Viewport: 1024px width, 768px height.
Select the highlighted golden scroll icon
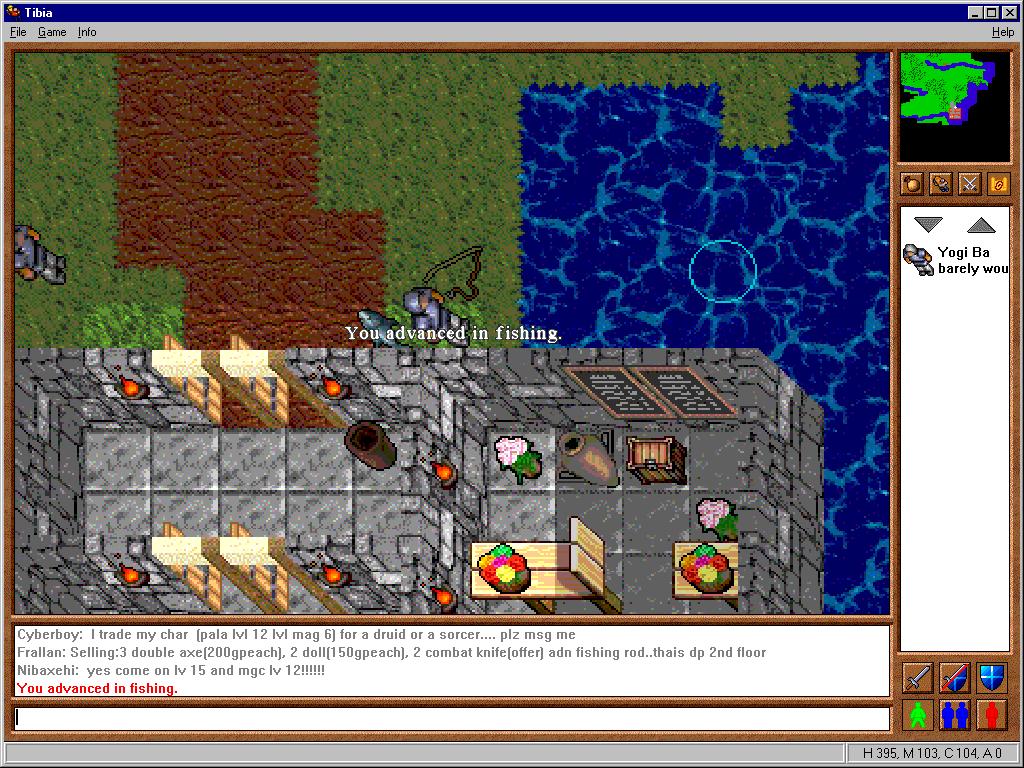click(999, 184)
